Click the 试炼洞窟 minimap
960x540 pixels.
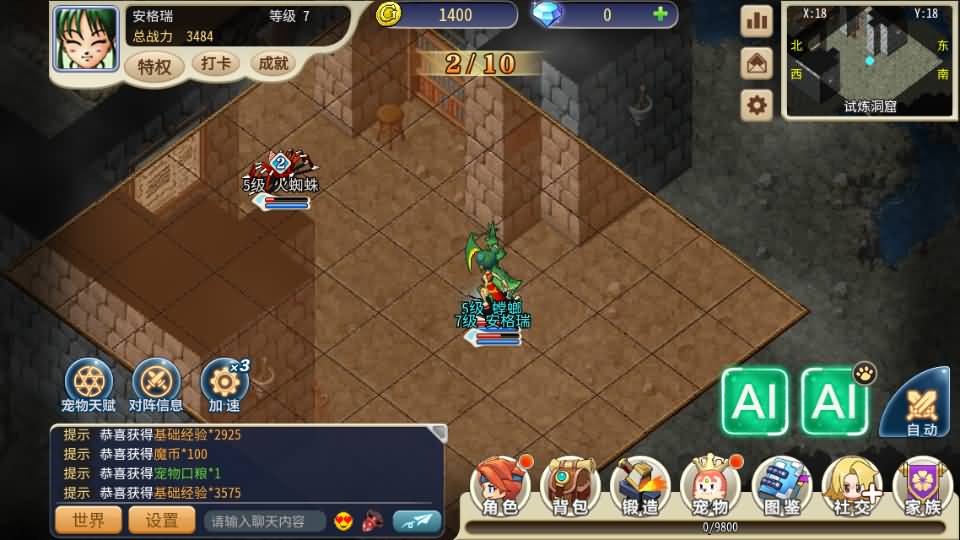pyautogui.click(x=869, y=58)
